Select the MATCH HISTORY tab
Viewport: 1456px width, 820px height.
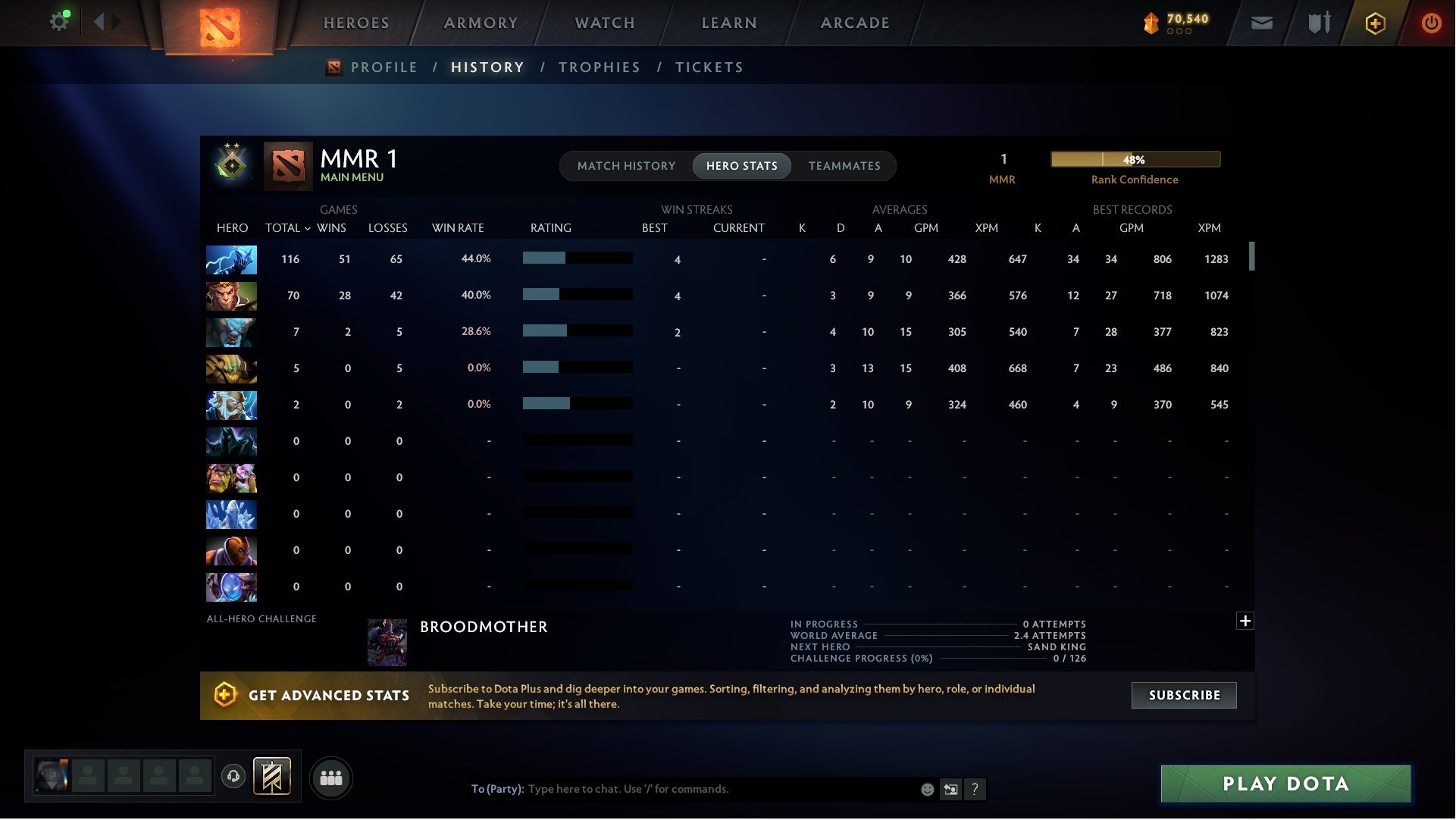[626, 165]
